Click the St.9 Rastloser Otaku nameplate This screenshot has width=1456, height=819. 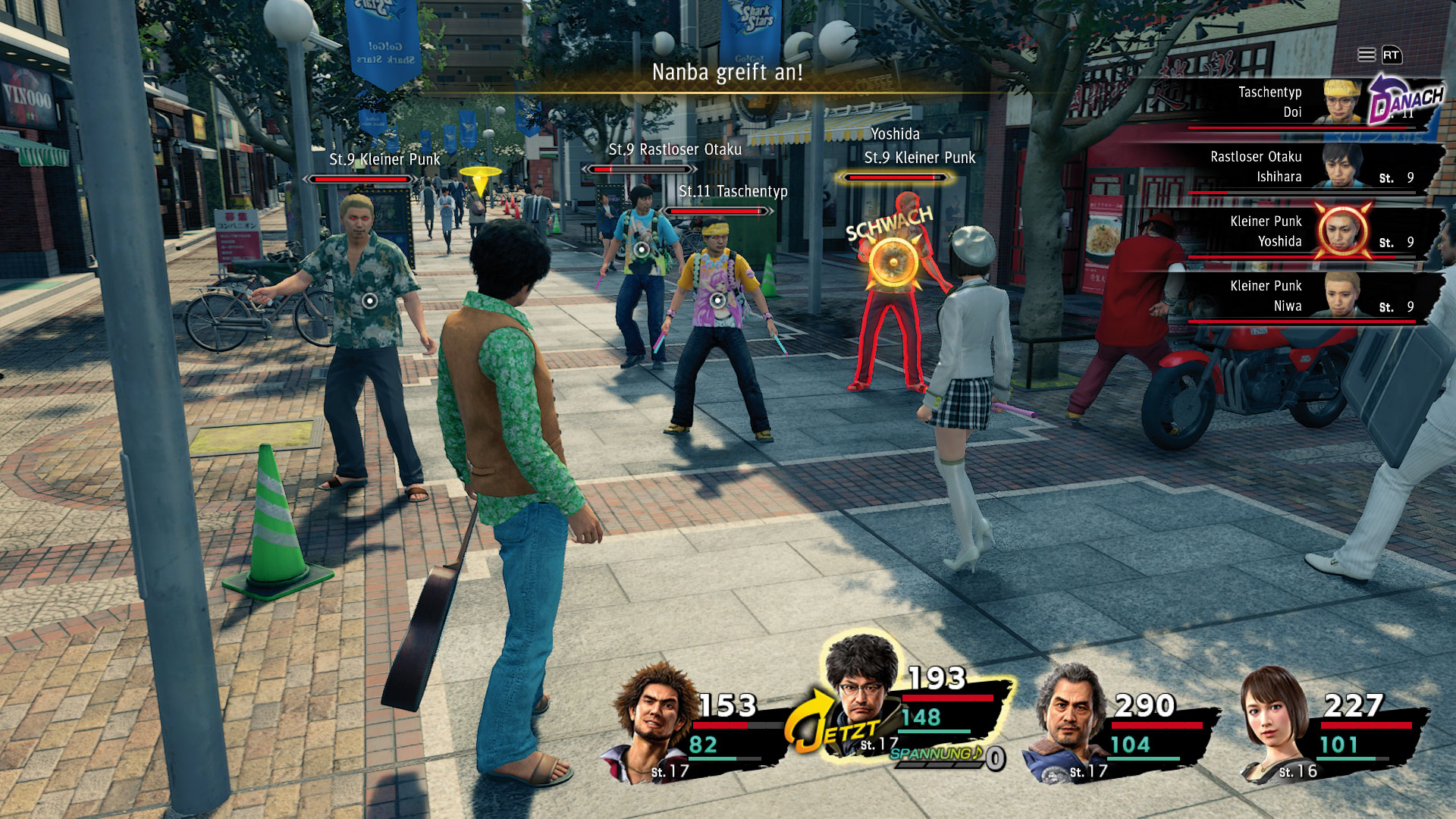675,150
